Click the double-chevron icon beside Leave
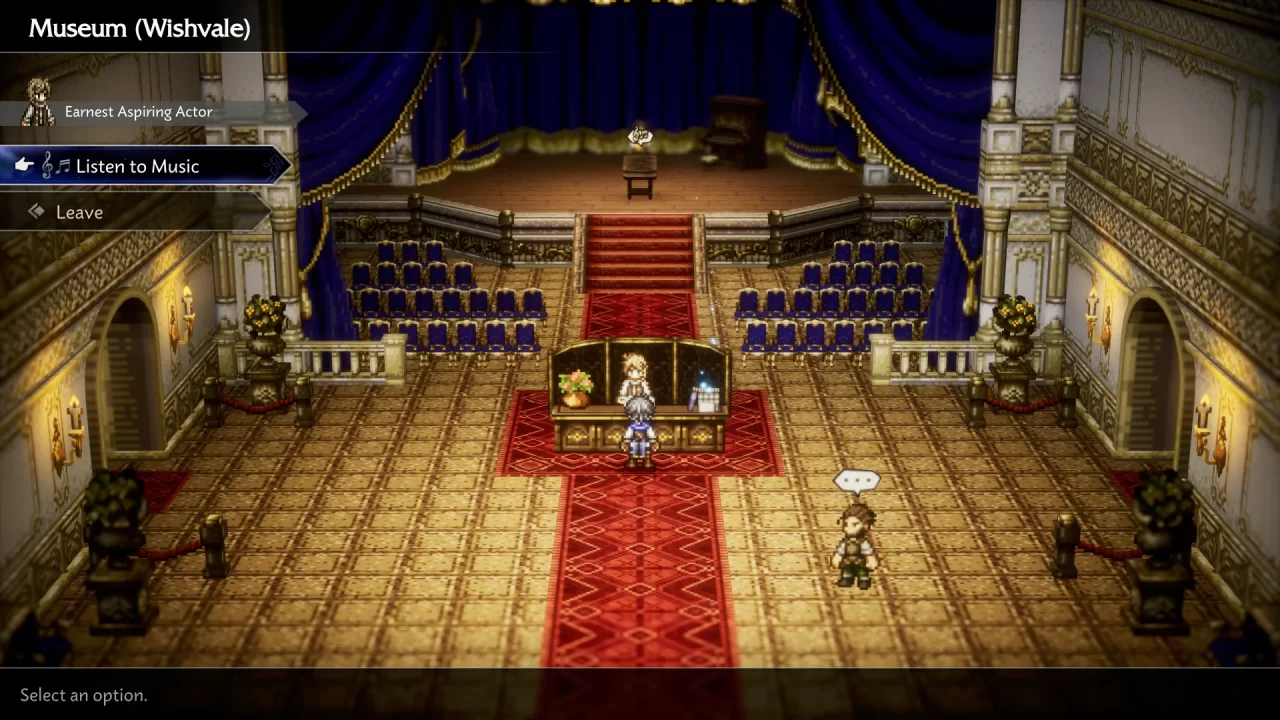 click(x=36, y=211)
